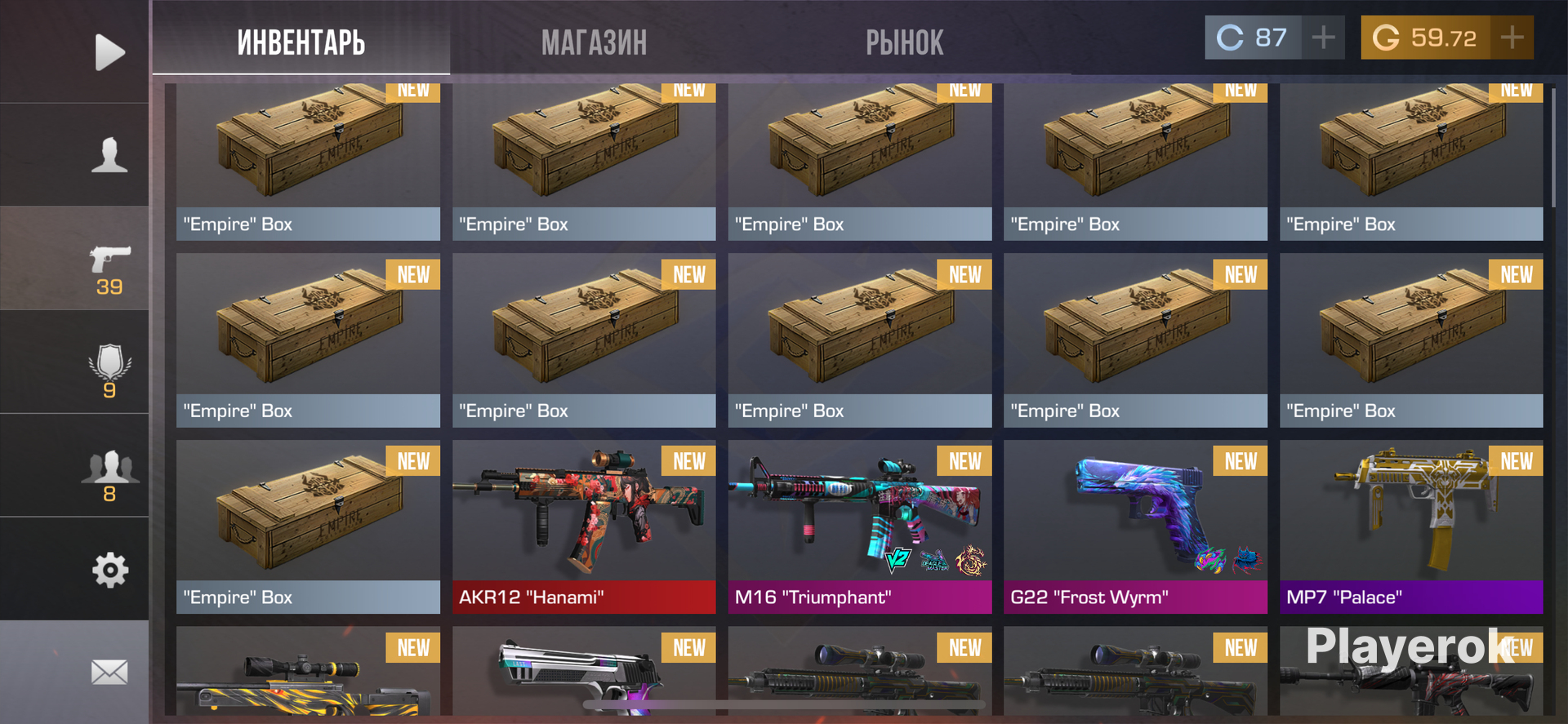Click the plus button next to gold balance

tap(1512, 37)
